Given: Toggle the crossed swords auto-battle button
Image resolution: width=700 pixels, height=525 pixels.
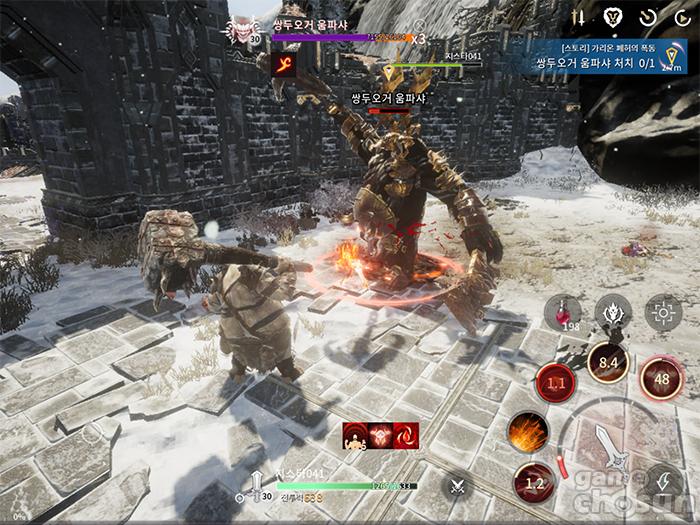Looking at the screenshot, I should 458,486.
